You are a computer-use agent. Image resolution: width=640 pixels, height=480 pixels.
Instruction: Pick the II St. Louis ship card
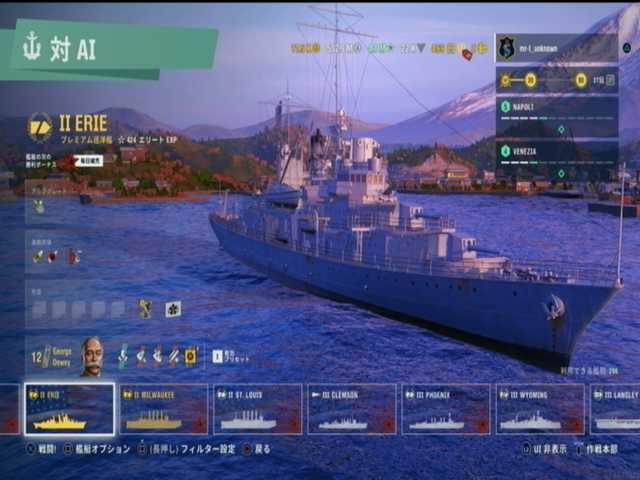coord(257,409)
